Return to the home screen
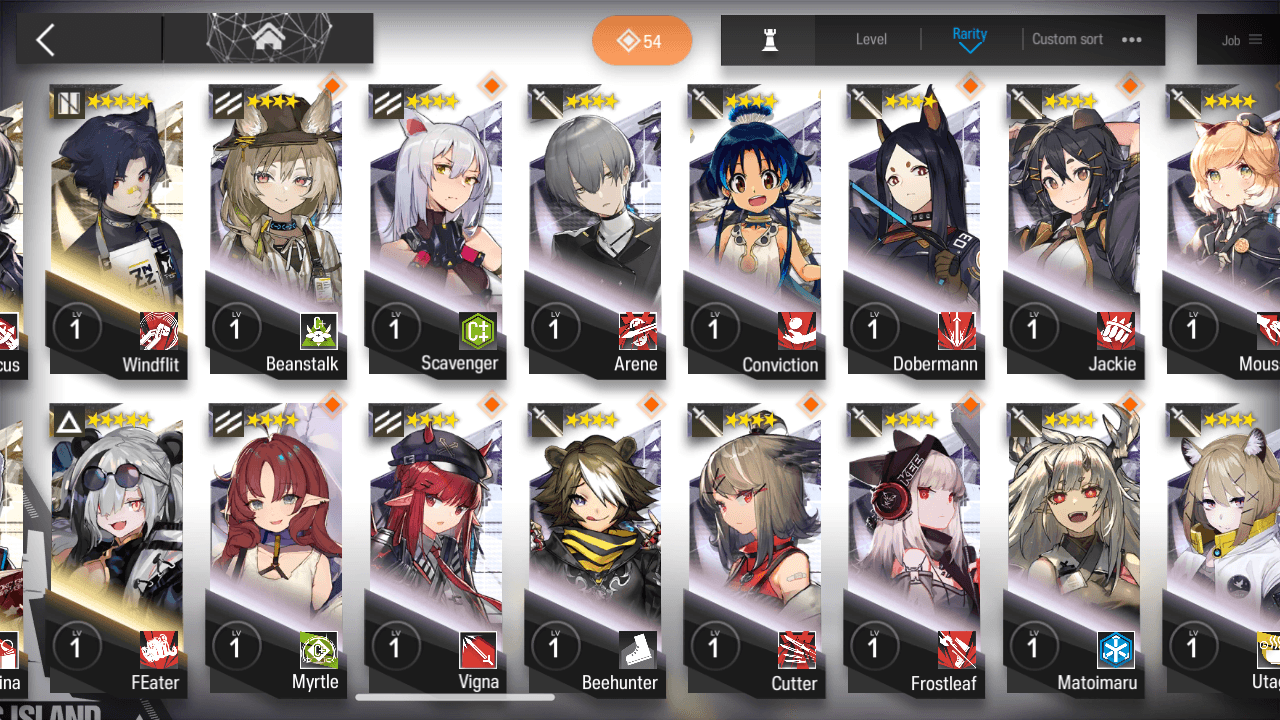Viewport: 1280px width, 720px height. point(267,39)
